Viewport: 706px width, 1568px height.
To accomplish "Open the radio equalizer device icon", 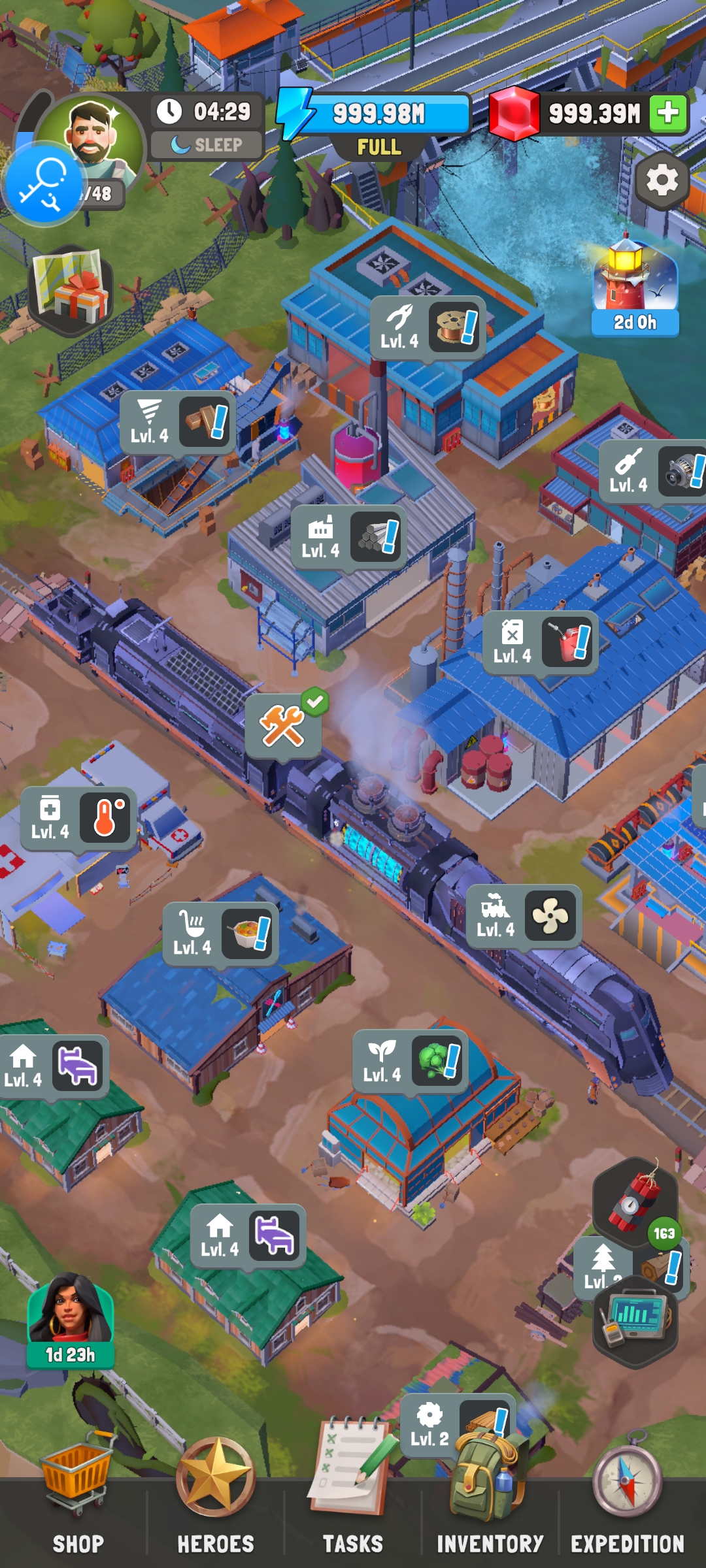I will click(x=635, y=1321).
